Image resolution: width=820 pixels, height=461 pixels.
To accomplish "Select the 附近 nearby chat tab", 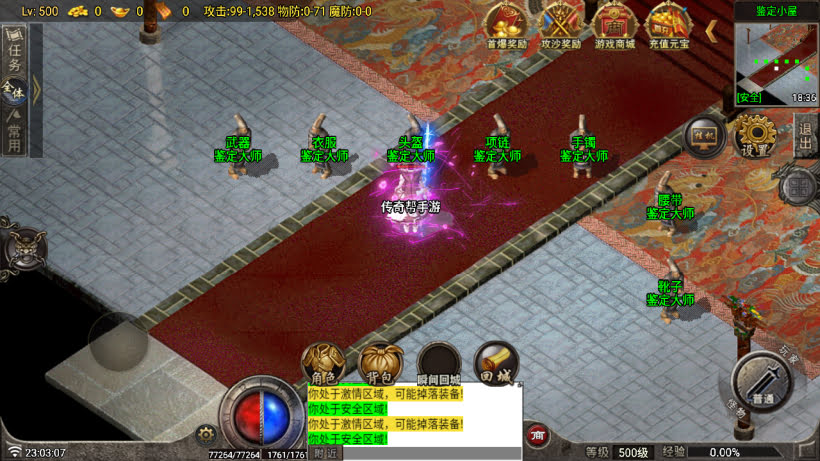I will tap(325, 453).
